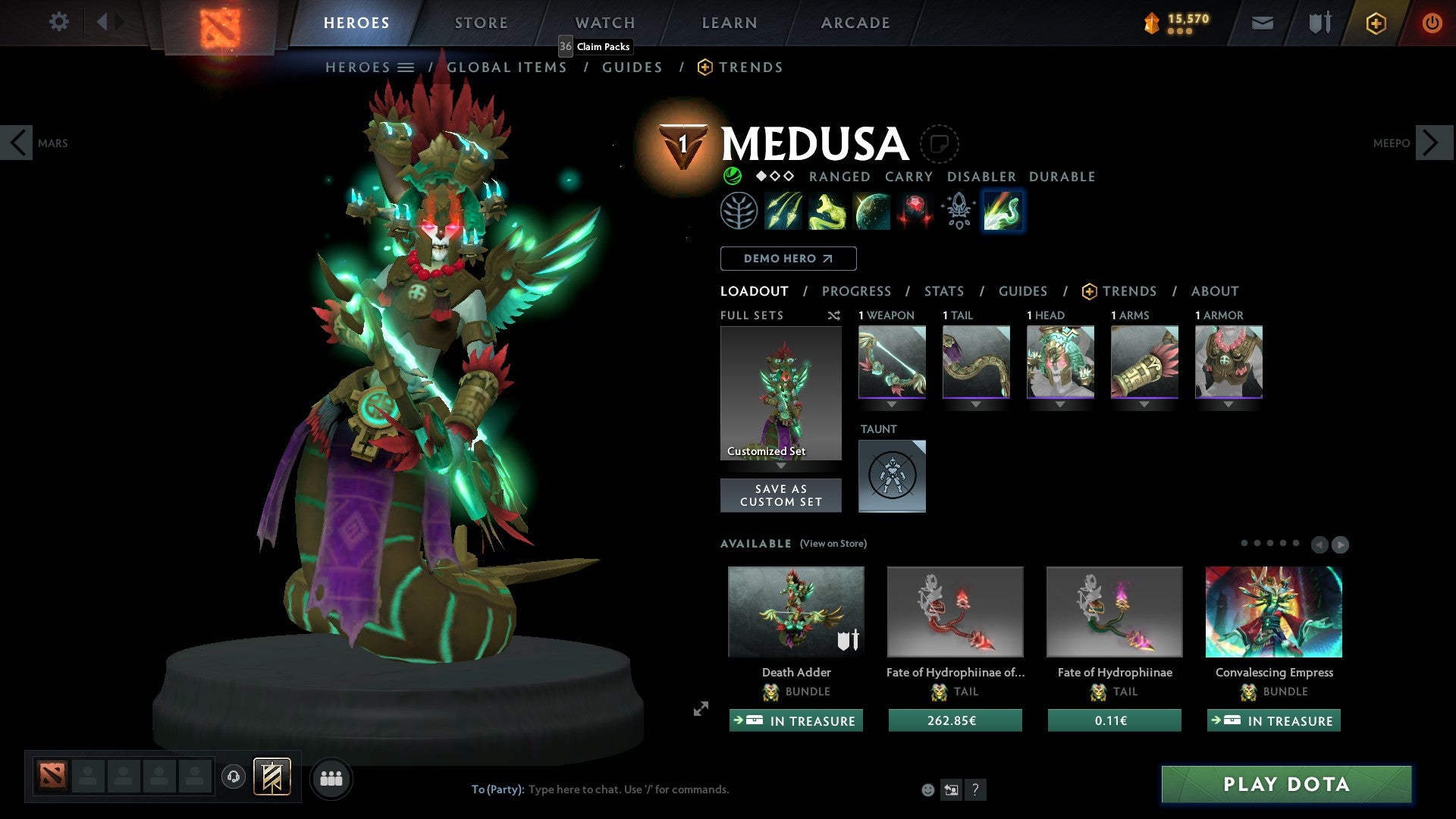This screenshot has height=819, width=1456.
Task: Open the mail notification icon
Action: (1263, 23)
